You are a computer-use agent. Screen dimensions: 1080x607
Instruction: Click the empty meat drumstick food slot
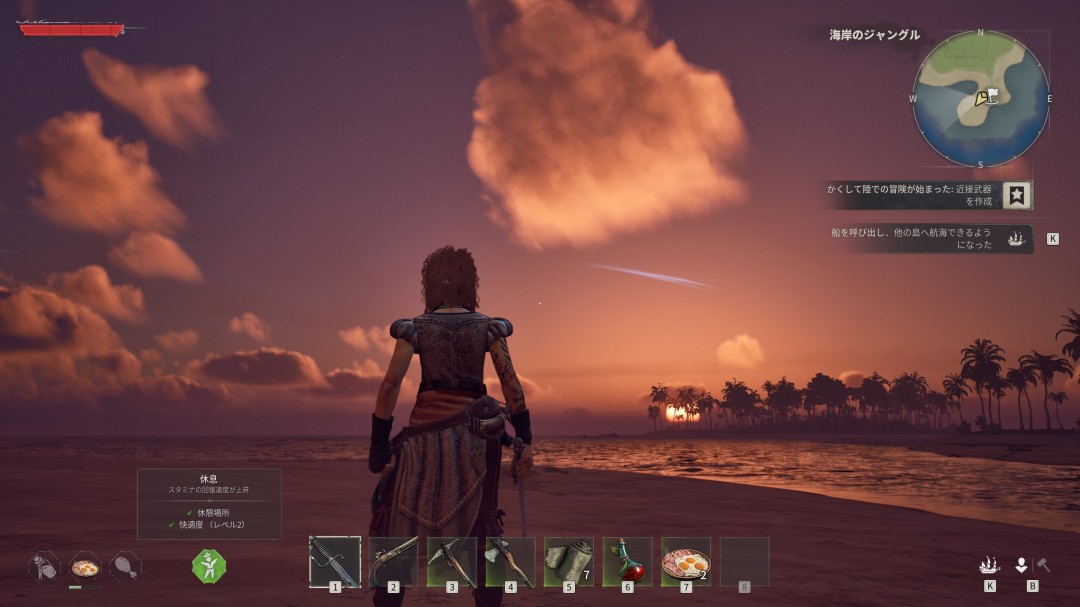(125, 567)
